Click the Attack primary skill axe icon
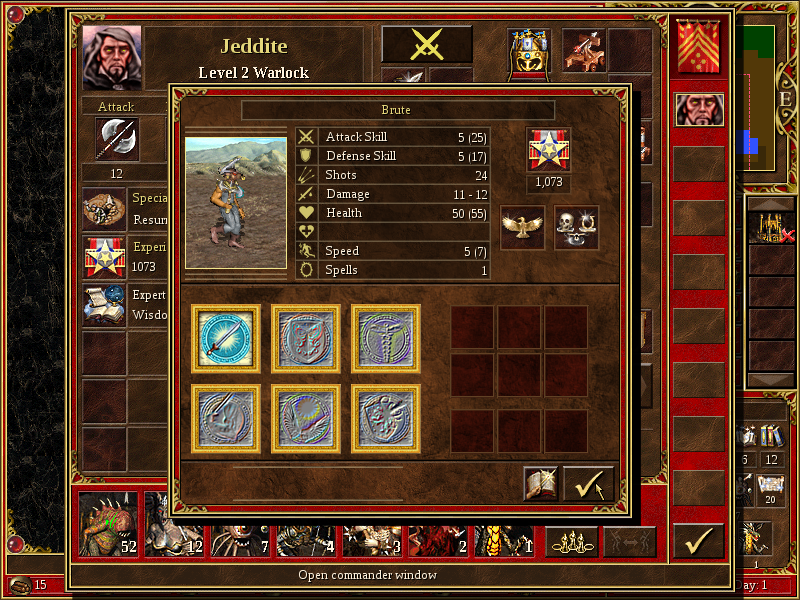800x600 pixels. pos(116,139)
